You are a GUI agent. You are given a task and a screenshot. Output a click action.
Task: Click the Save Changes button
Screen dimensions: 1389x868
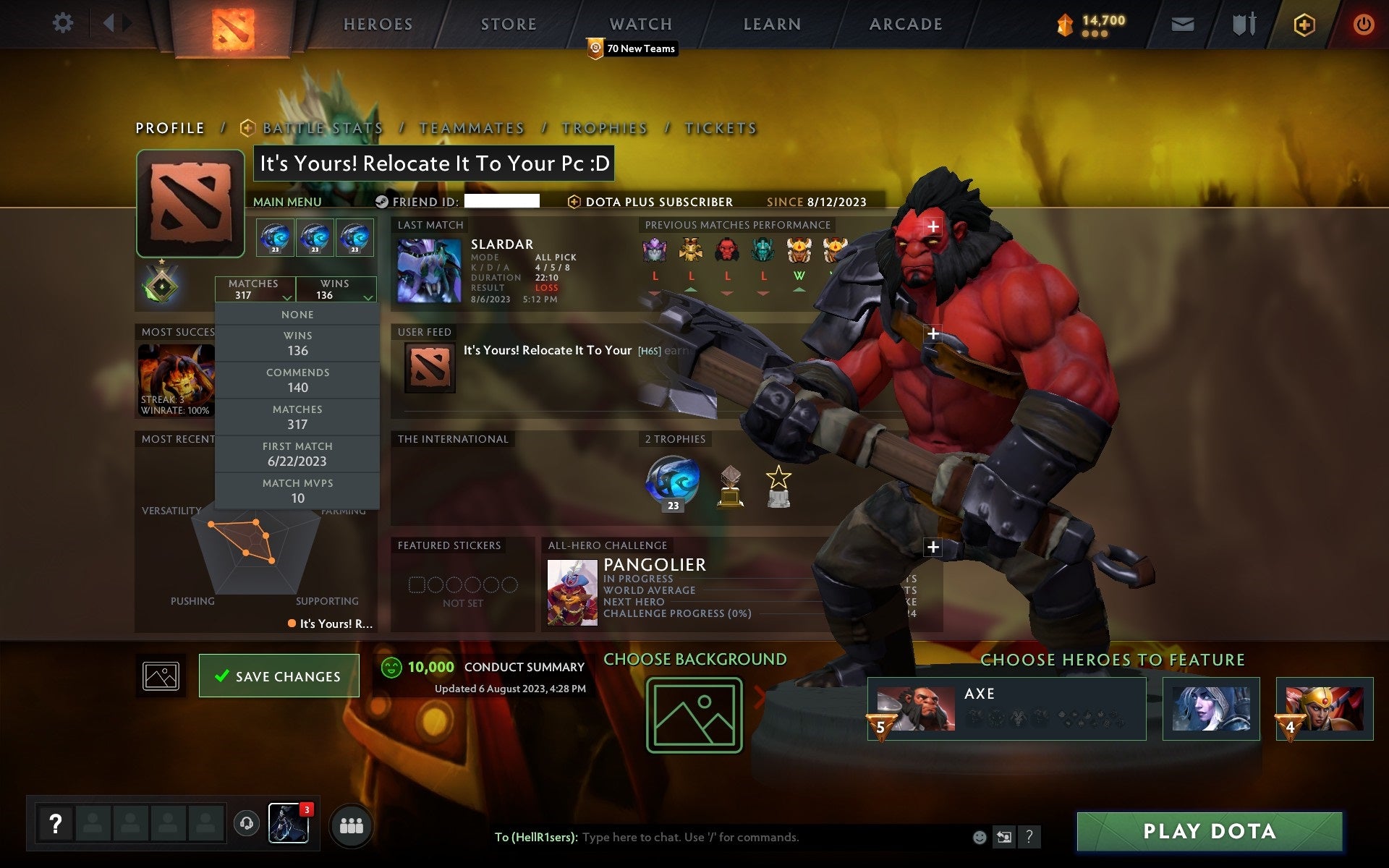(279, 676)
